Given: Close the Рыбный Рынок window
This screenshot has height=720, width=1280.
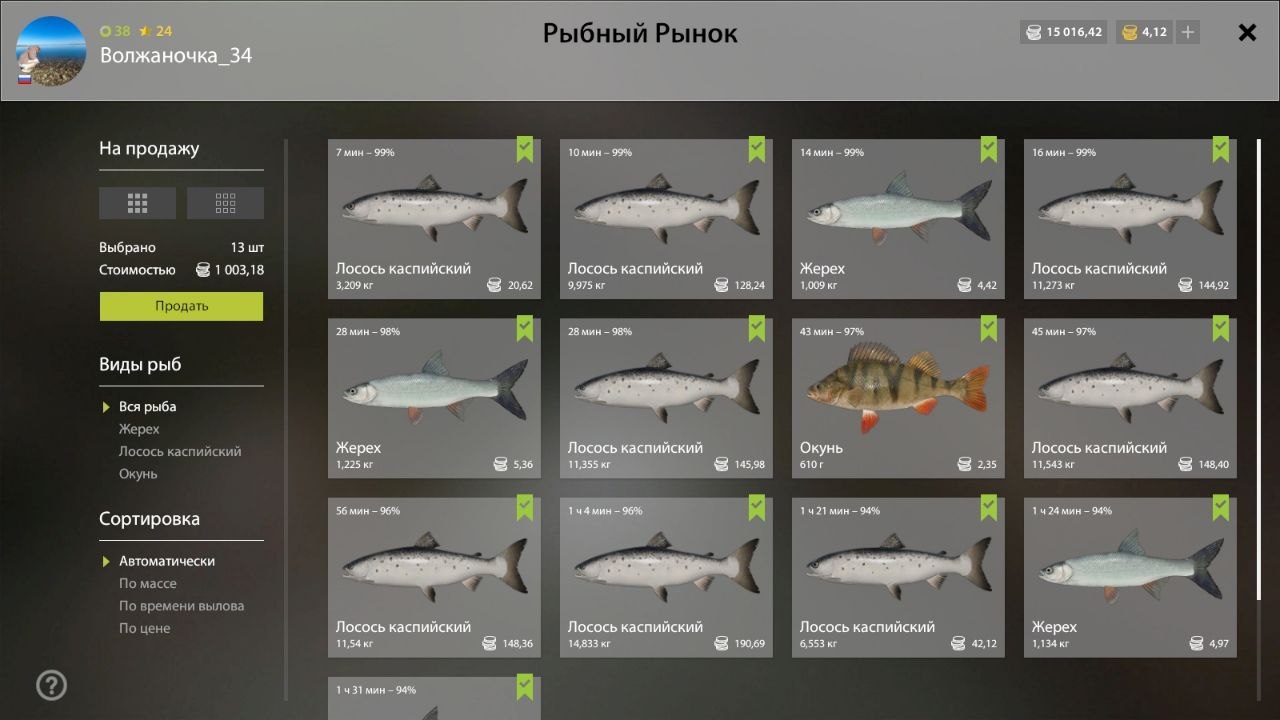Looking at the screenshot, I should pos(1247,33).
